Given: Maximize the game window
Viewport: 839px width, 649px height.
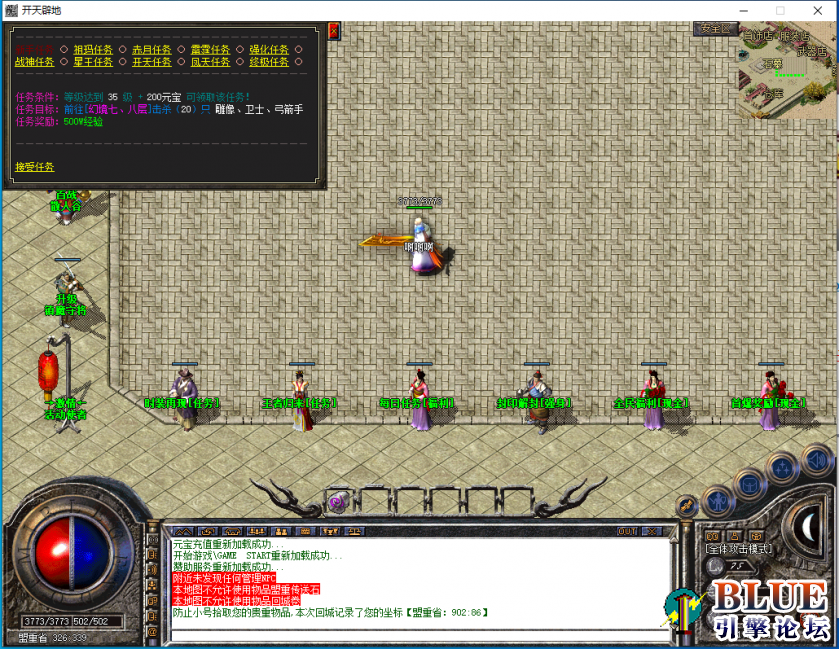Looking at the screenshot, I should [x=780, y=10].
